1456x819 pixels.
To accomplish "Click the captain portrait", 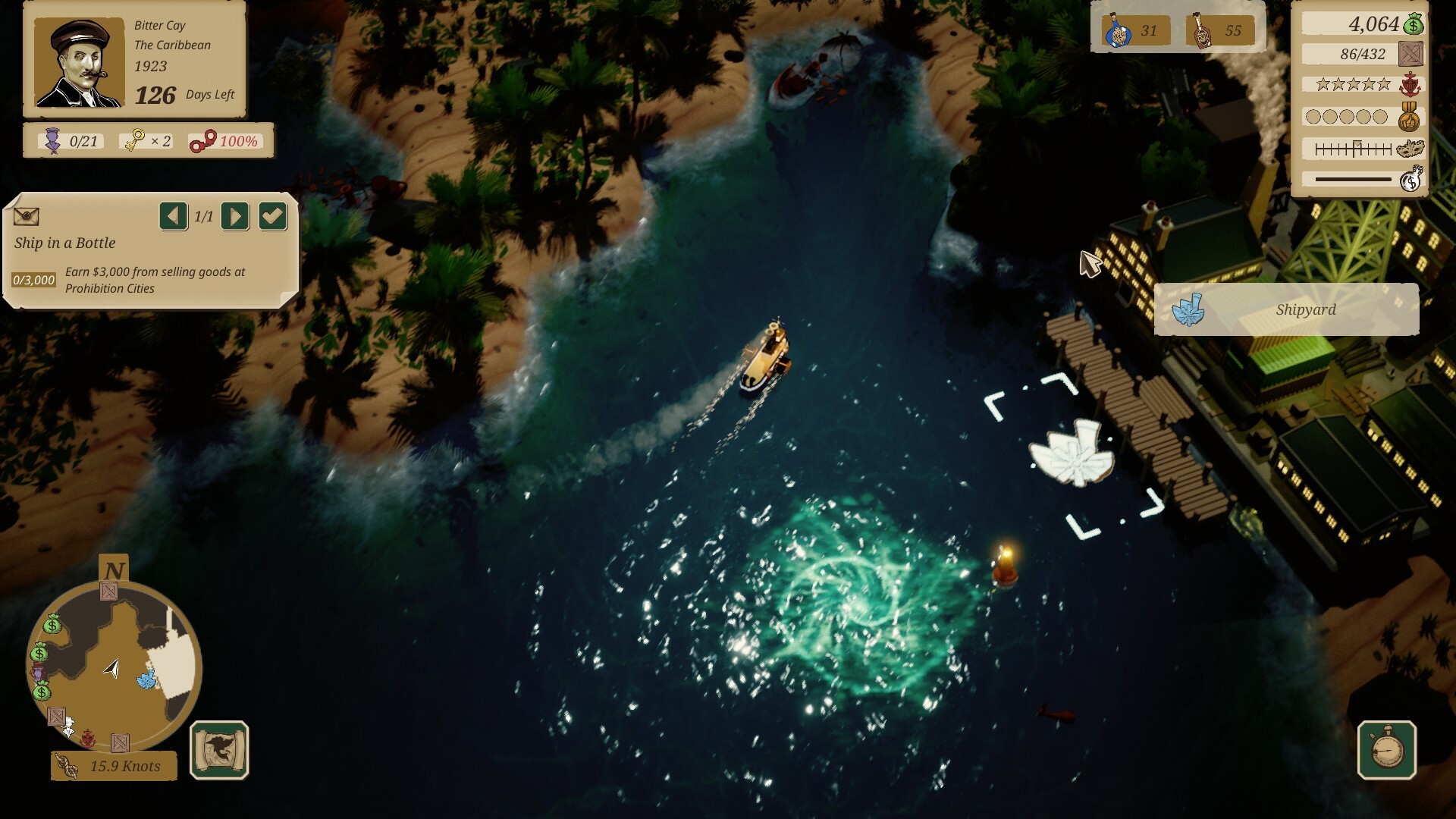I will click(80, 63).
